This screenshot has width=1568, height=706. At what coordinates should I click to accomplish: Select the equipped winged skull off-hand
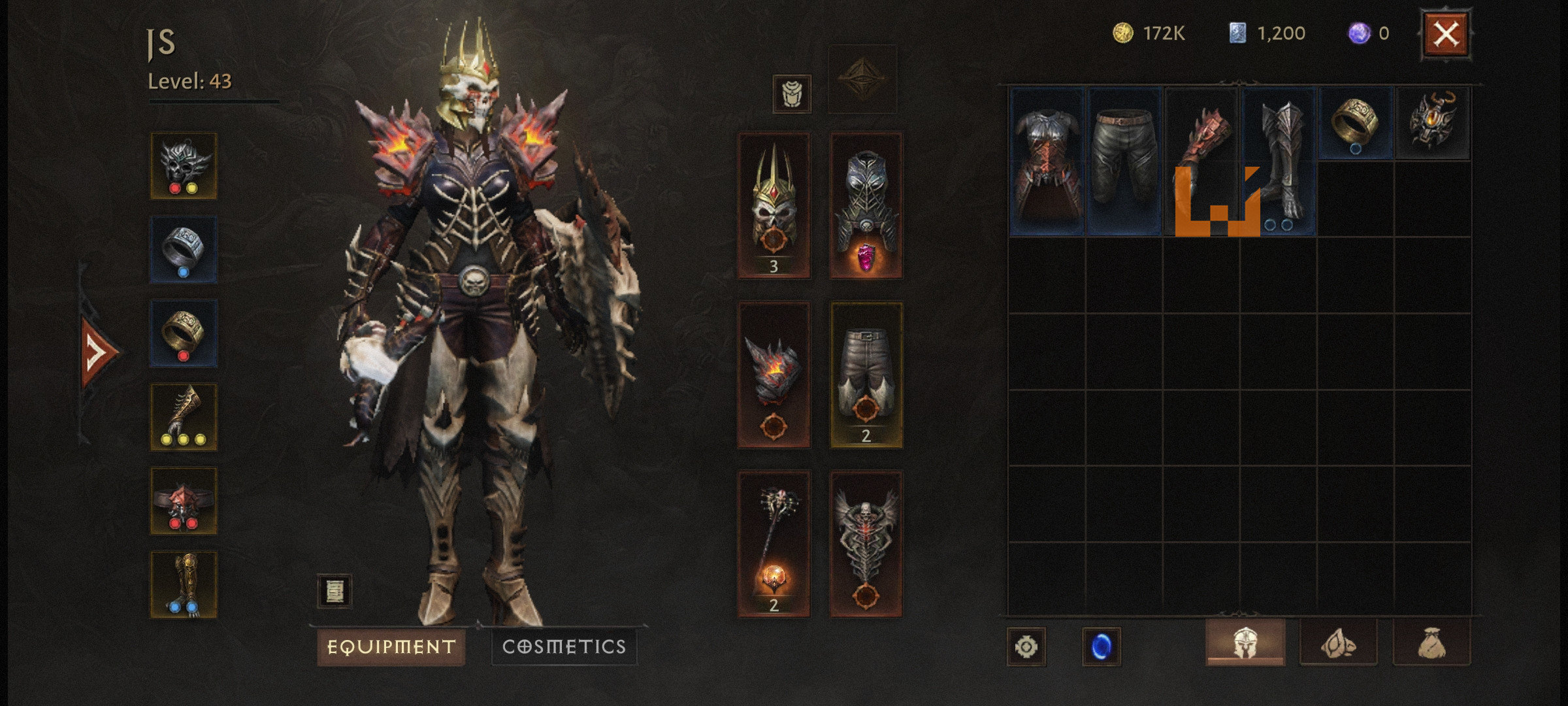click(866, 543)
